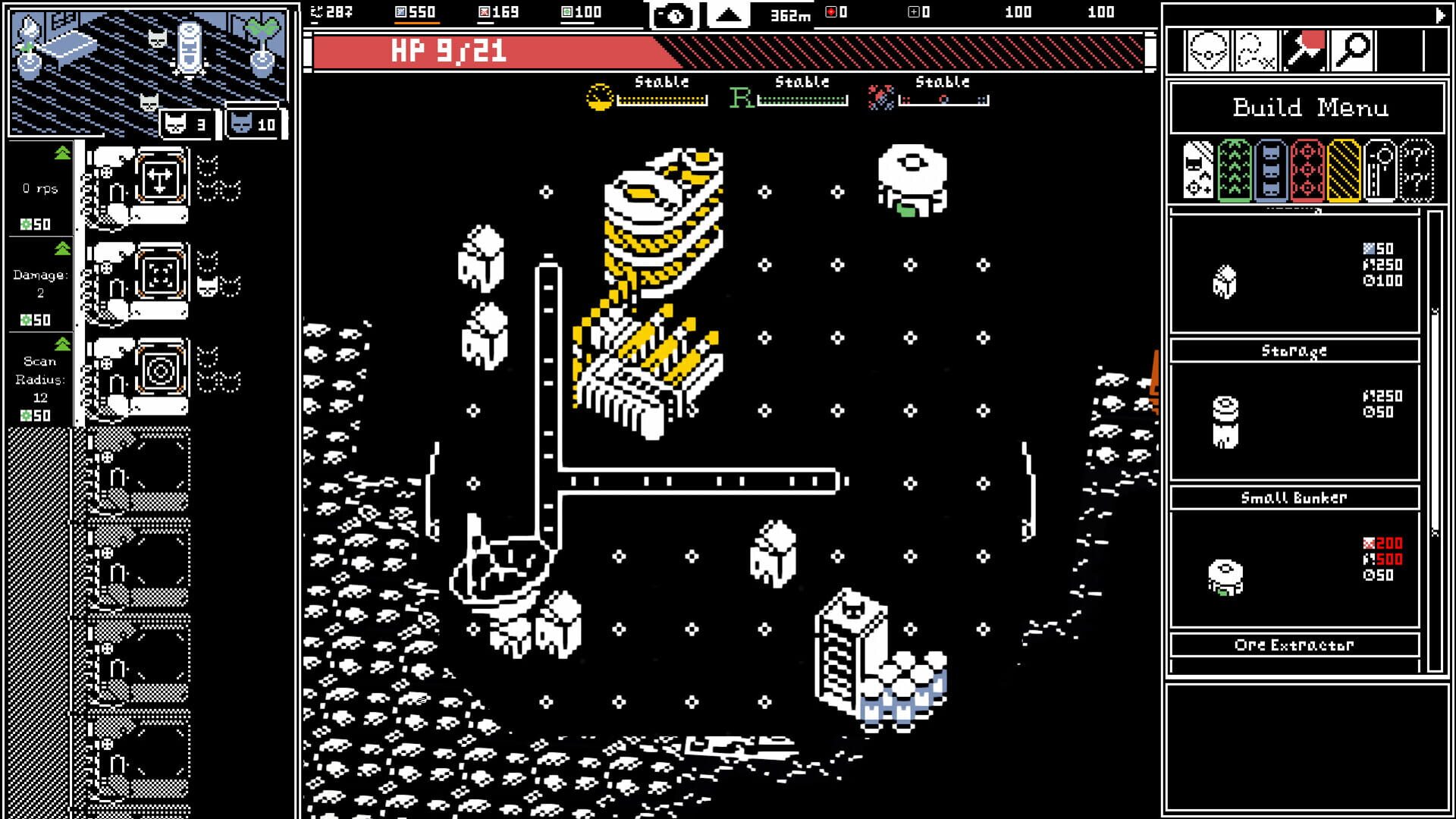Open the unknown '??' build category in the Build Menu
Screen dimensions: 1456x819
1417,173
